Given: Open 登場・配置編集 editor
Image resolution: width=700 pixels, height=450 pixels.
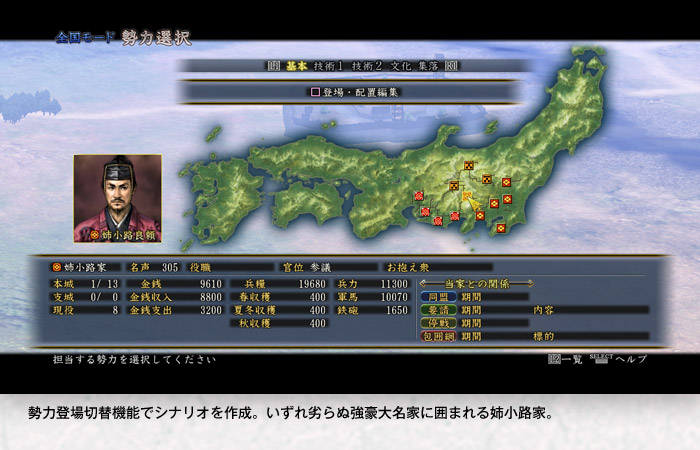Looking at the screenshot, I should (354, 92).
